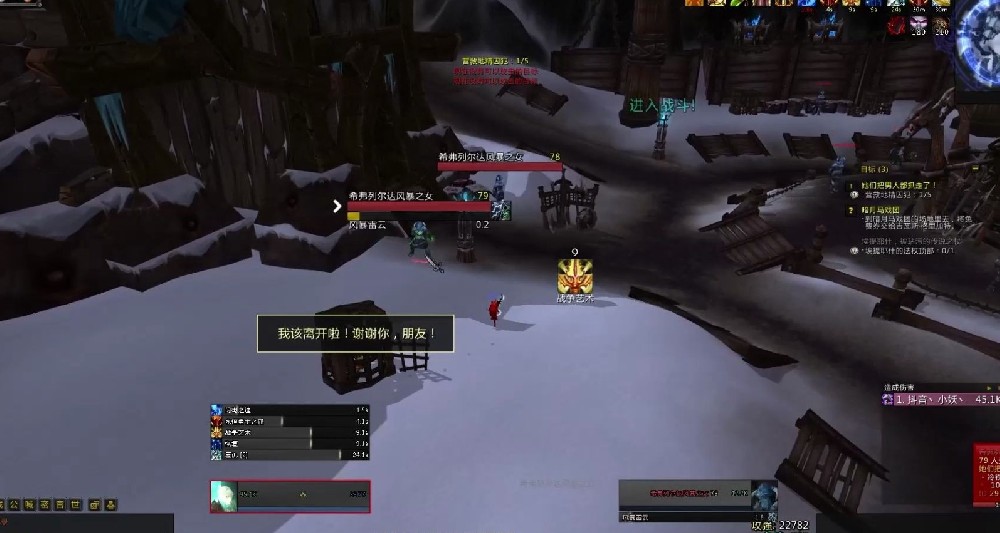This screenshot has width=1000, height=533.
Task: Select the second enemy nameplate showing 76
Action: click(498, 162)
